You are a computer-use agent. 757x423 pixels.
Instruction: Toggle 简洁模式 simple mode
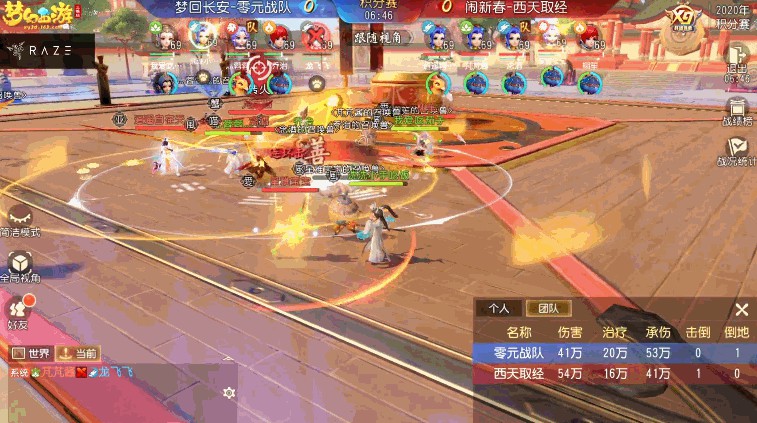coord(20,220)
